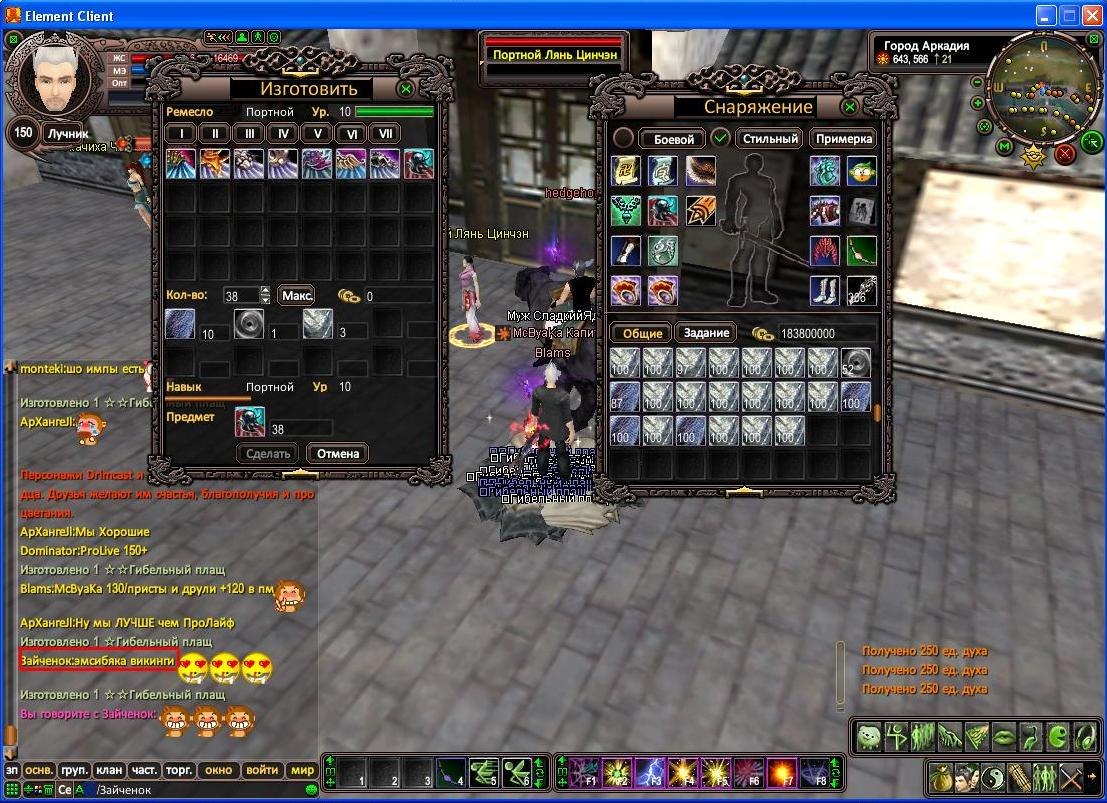Switch to the Боевой equipment view
The height and width of the screenshot is (803, 1107).
click(673, 139)
